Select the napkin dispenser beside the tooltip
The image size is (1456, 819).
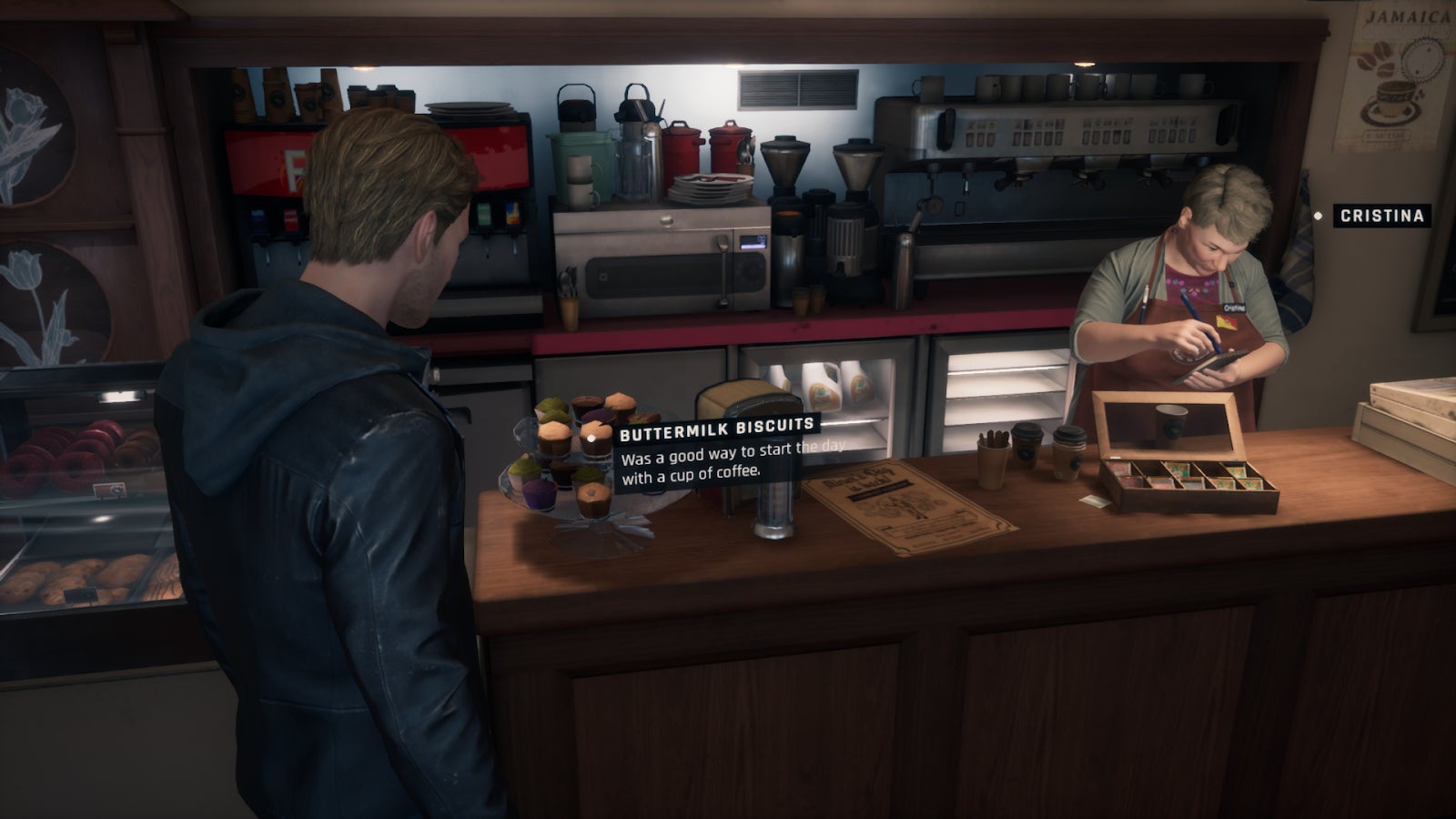(x=772, y=510)
